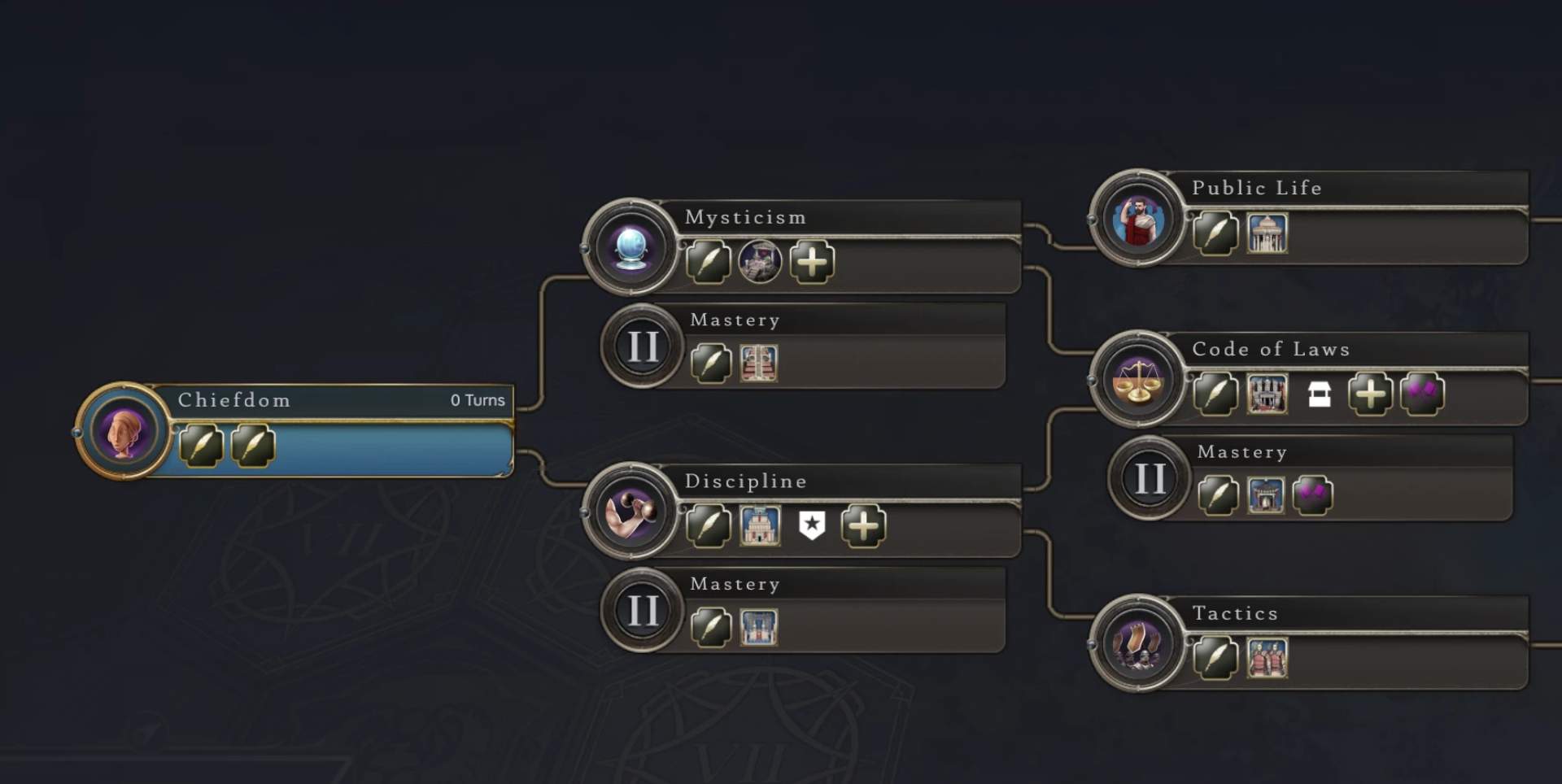Click the purple gem icon in Code of Laws
The image size is (1562, 784).
pyautogui.click(x=1422, y=394)
